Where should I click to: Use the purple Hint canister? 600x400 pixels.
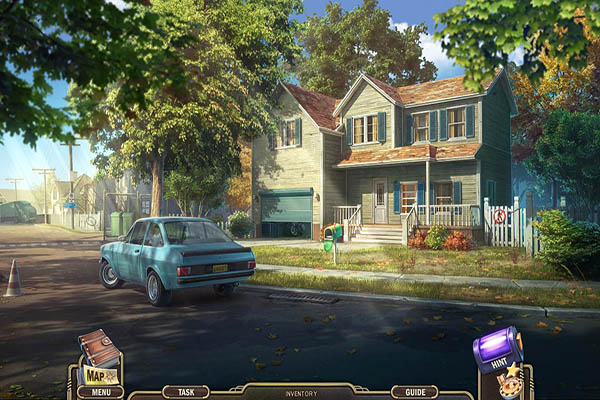[x=498, y=348]
